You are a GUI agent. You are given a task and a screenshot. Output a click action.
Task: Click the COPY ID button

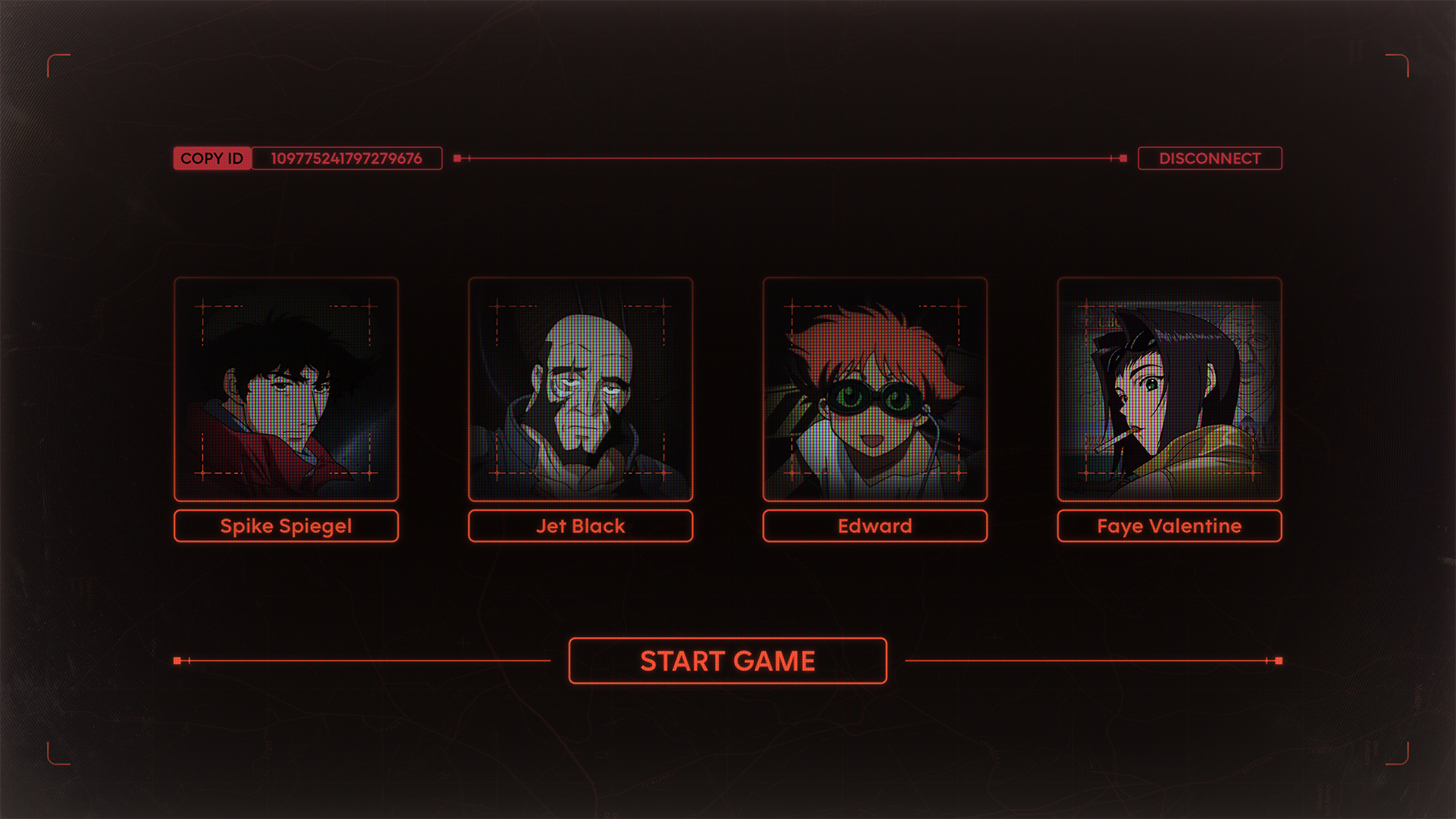pyautogui.click(x=212, y=158)
